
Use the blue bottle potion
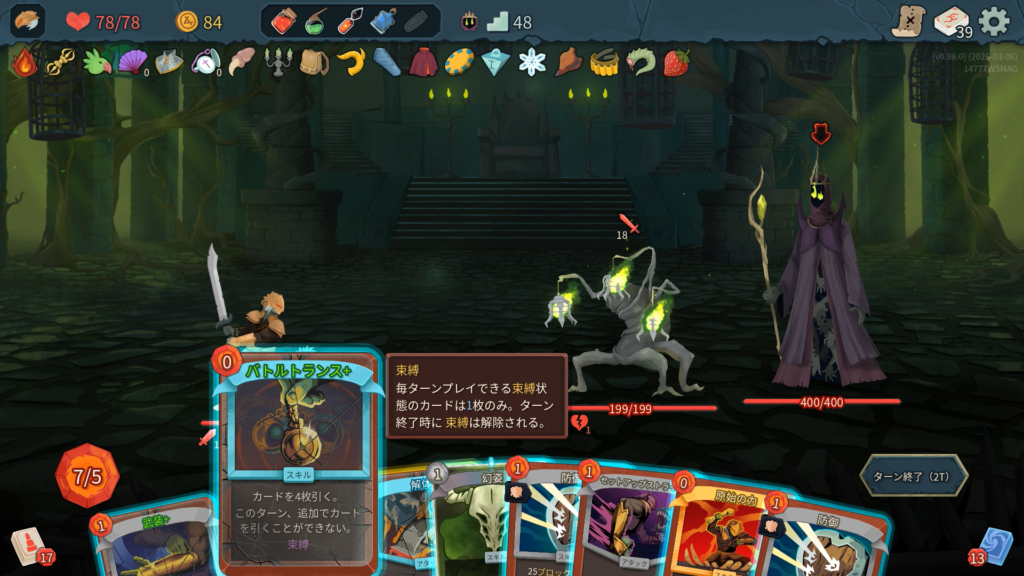tap(383, 21)
